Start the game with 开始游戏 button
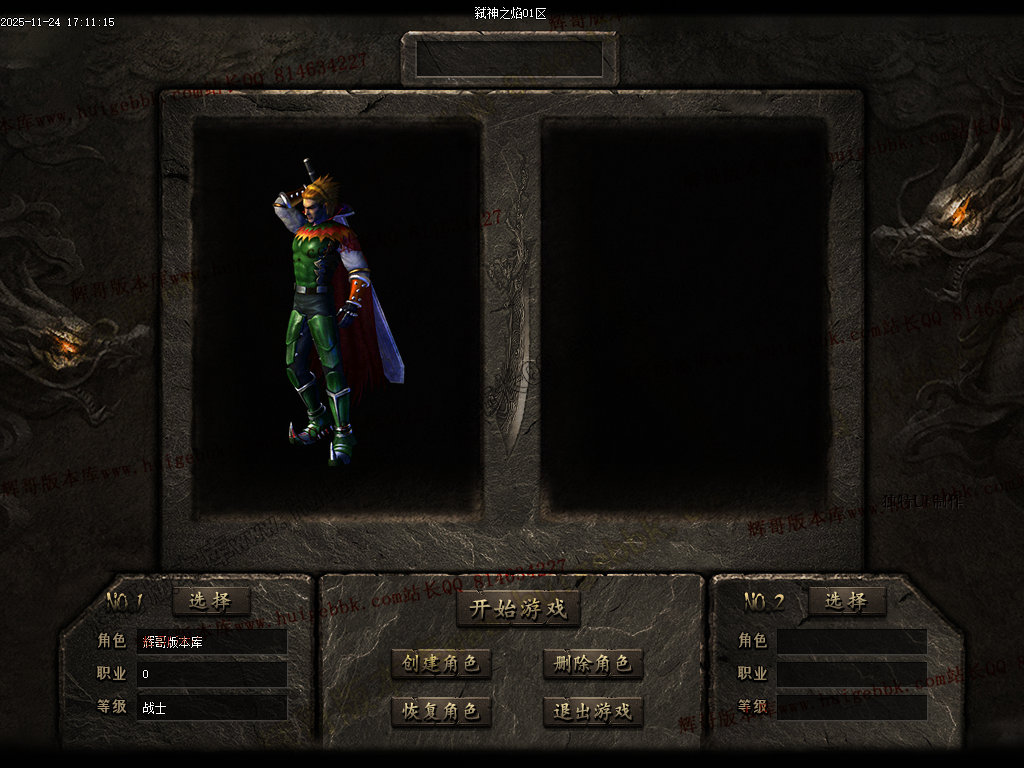 click(518, 609)
